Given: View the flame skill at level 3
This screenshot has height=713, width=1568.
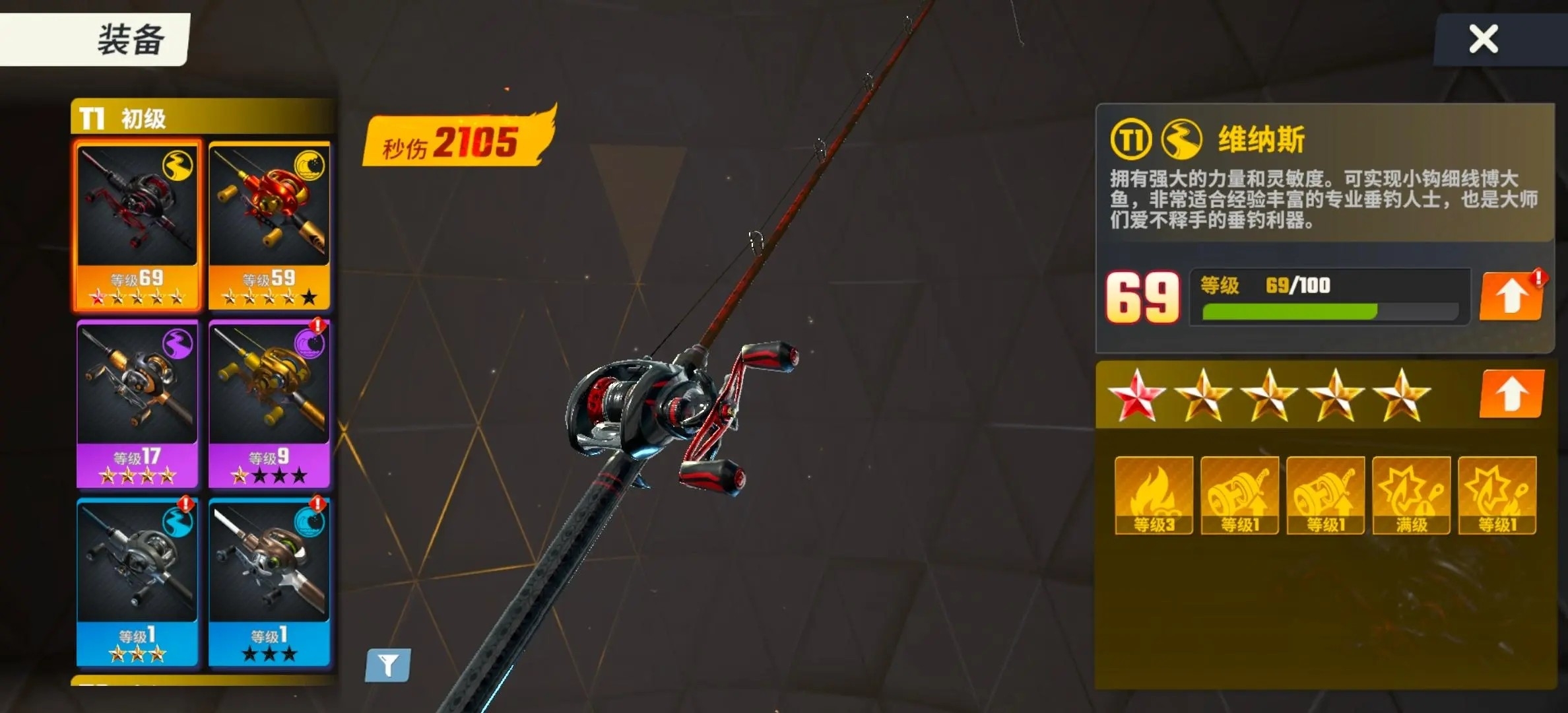Looking at the screenshot, I should coord(1154,495).
